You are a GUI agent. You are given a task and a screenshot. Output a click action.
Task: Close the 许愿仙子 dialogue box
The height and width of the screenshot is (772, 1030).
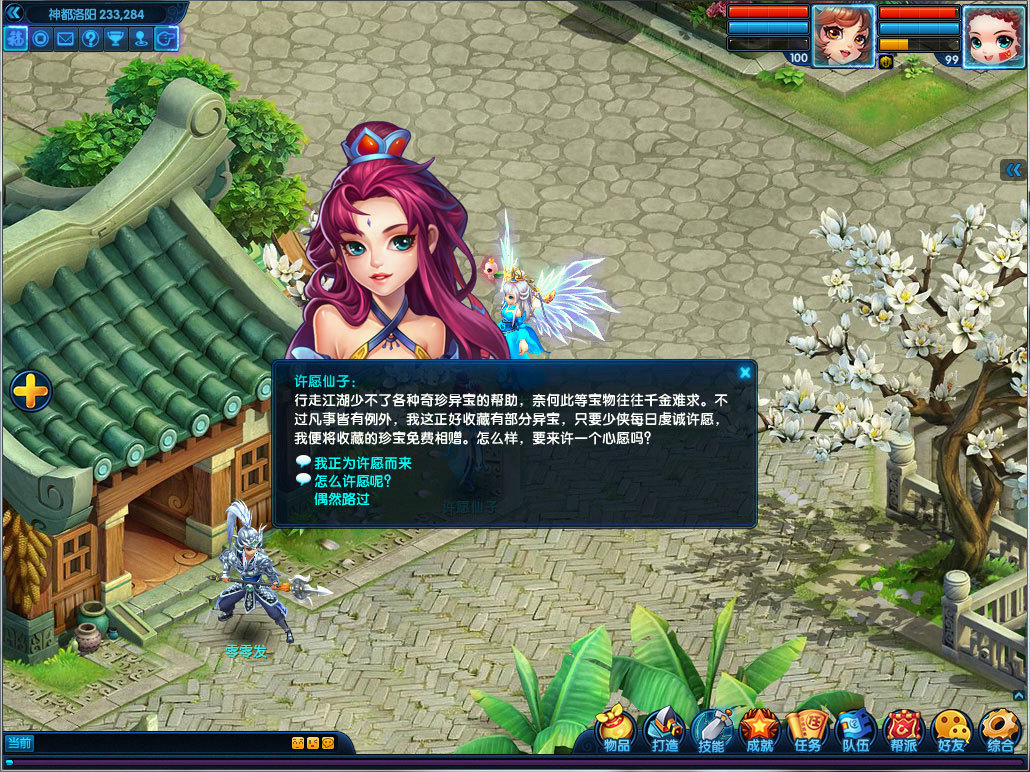[x=745, y=373]
